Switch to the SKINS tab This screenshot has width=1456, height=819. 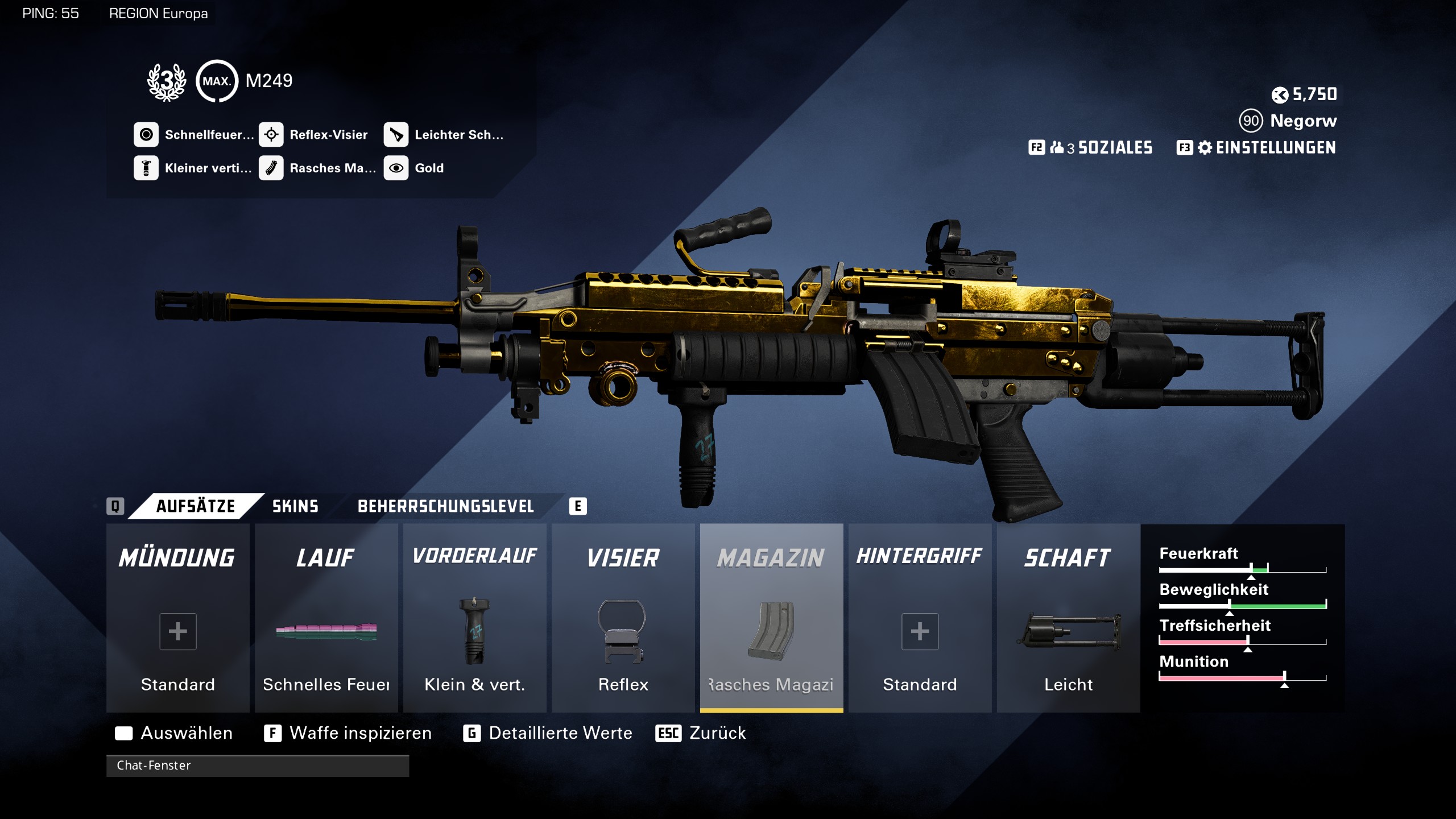295,506
